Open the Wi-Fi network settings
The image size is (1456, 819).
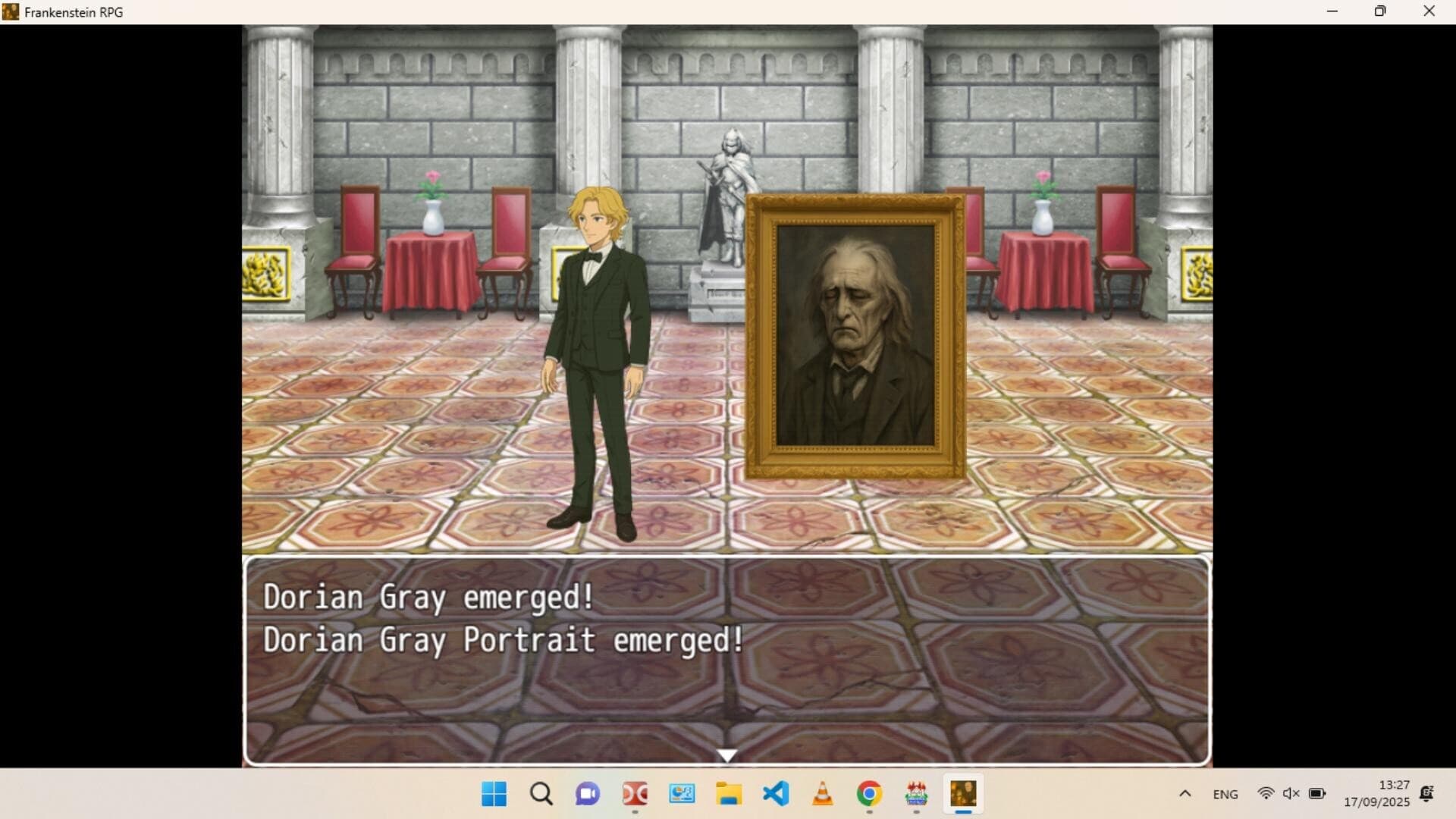tap(1266, 794)
